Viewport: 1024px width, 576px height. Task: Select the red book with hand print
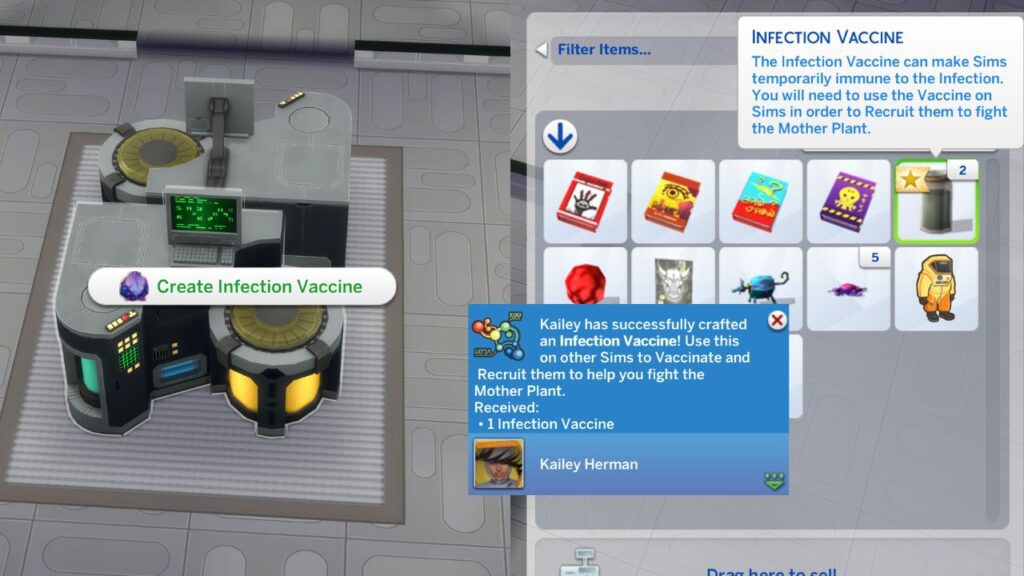[x=585, y=201]
